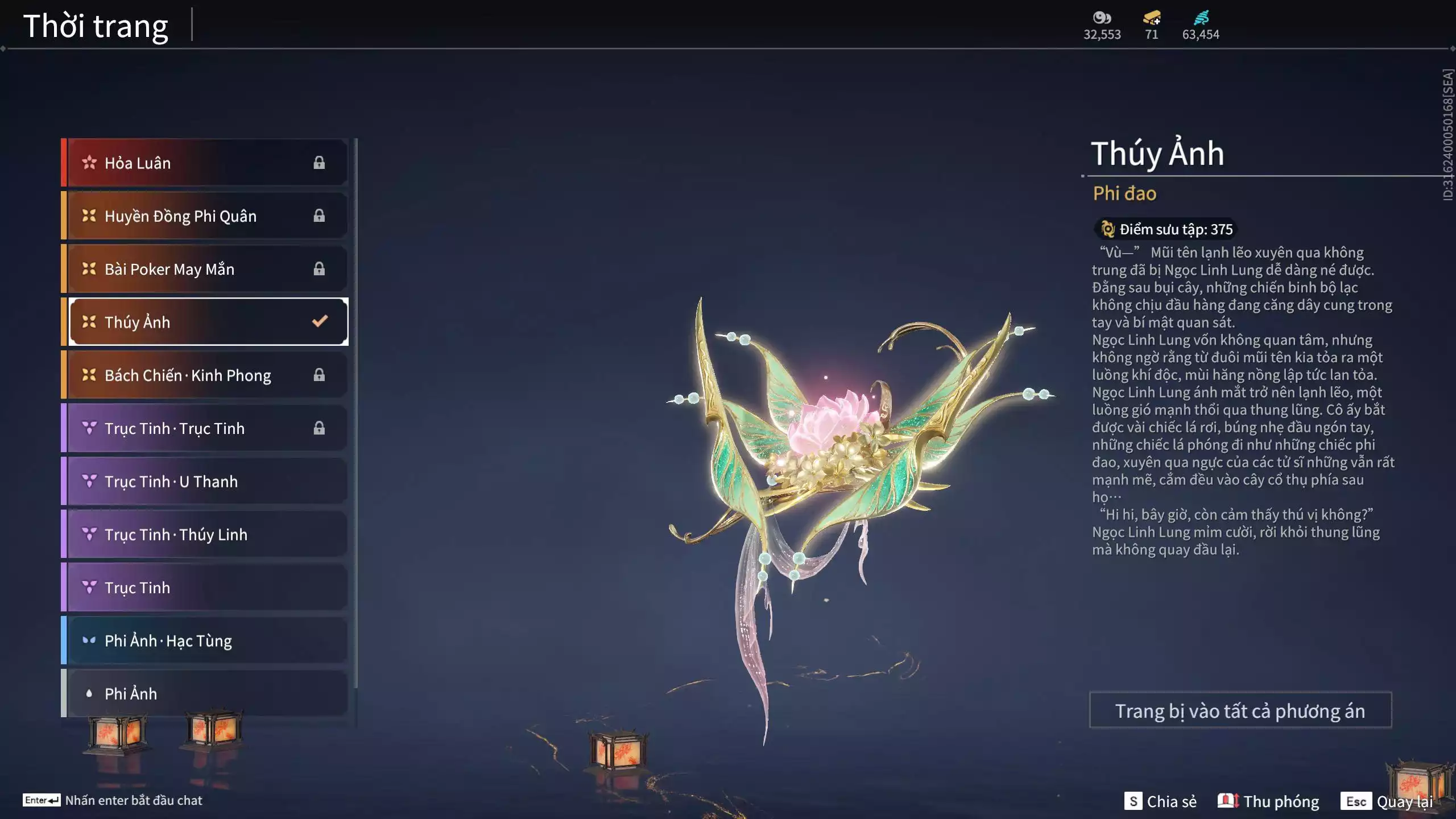The height and width of the screenshot is (819, 1456).
Task: Select the locked Trục Tinh · Trục Tinh entry
Action: tap(205, 428)
